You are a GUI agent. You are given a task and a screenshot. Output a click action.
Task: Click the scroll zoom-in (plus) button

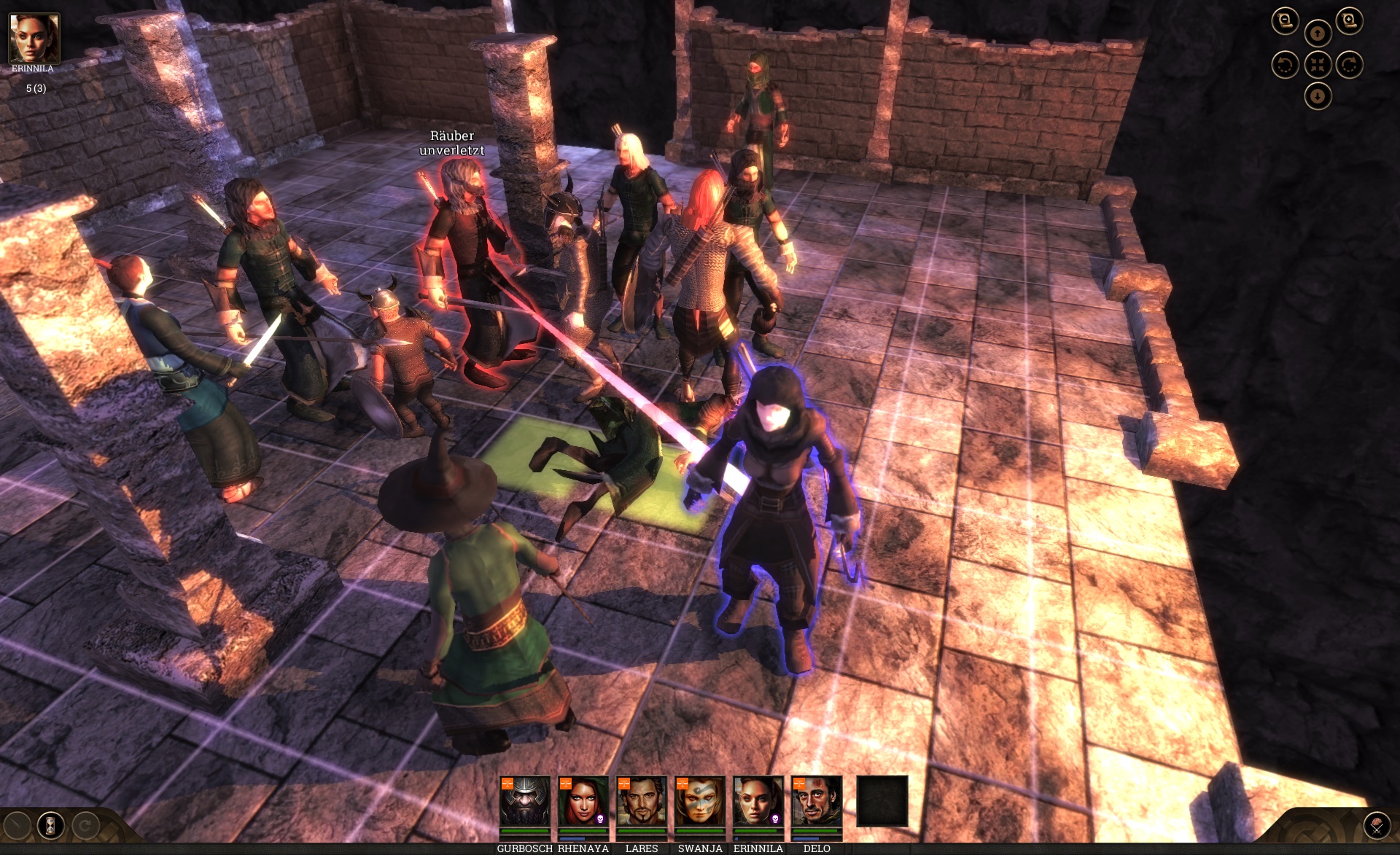(x=1349, y=21)
